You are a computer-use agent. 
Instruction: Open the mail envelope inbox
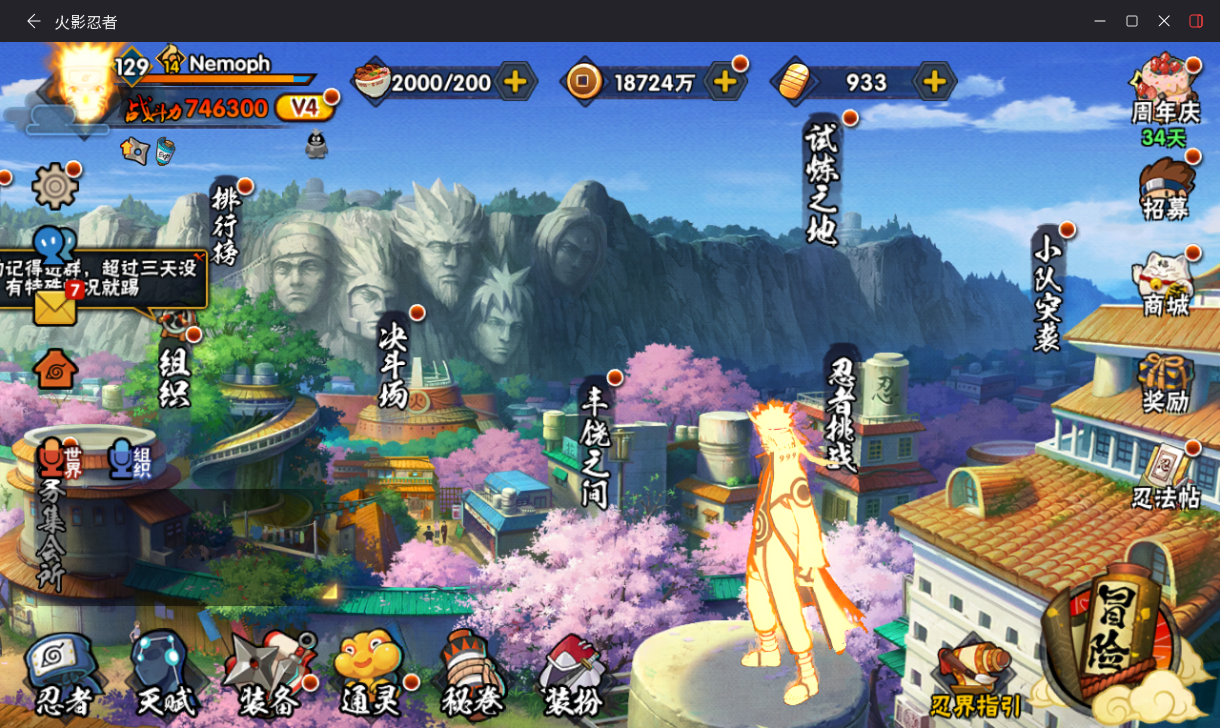pos(55,307)
